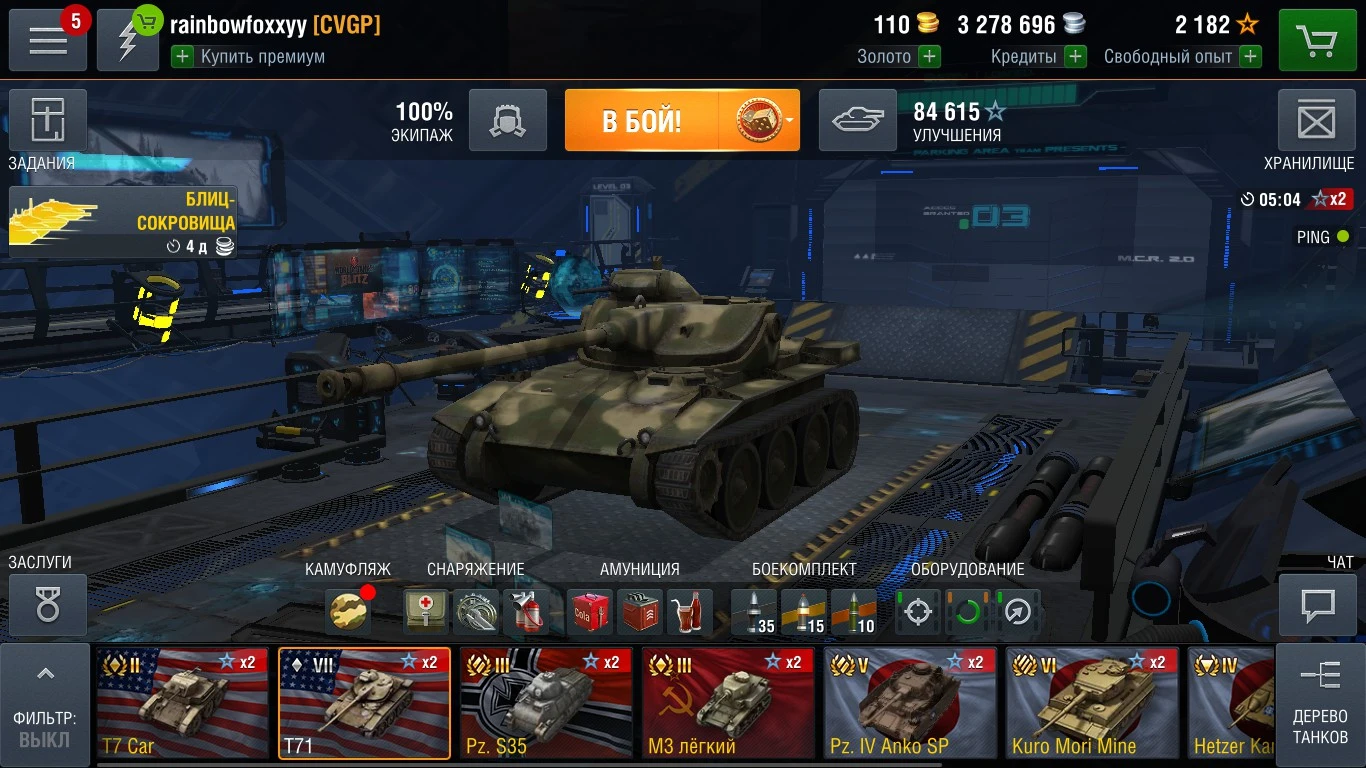
Task: Click the crew helmet icon next to 100%
Action: click(x=508, y=119)
